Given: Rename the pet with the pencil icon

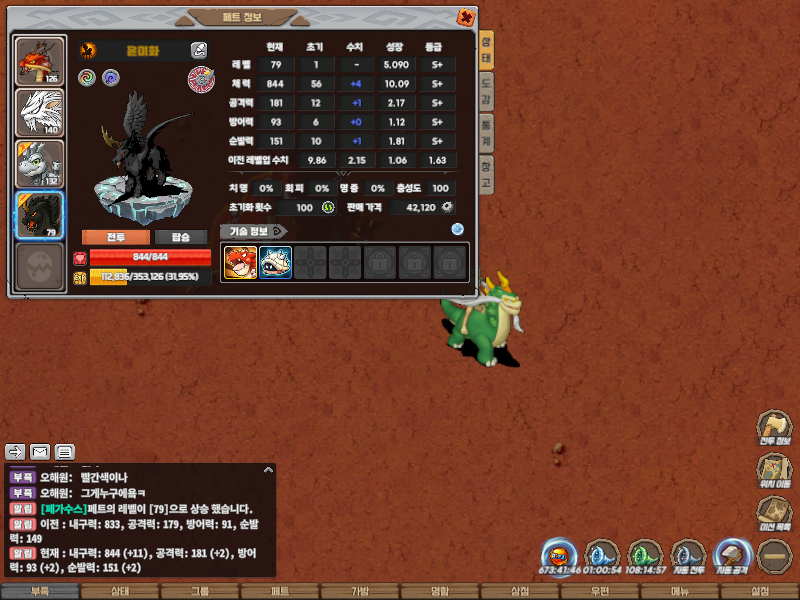Looking at the screenshot, I should point(199,50).
